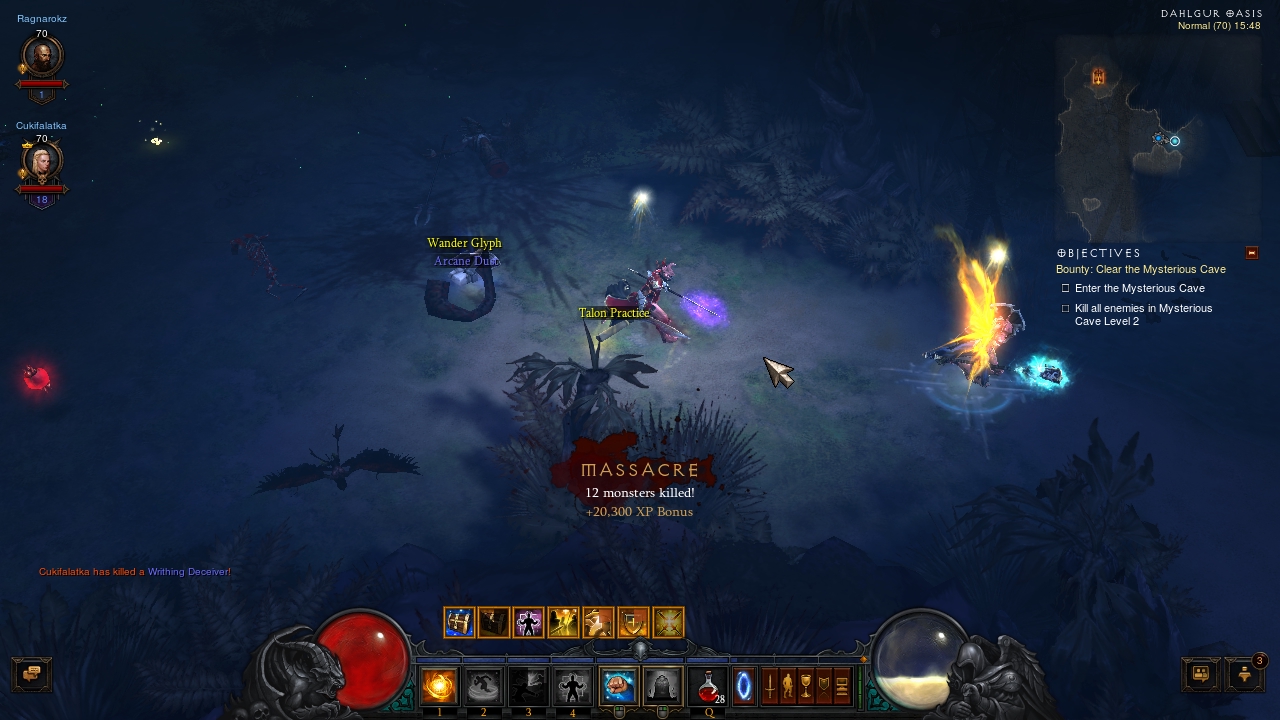
Task: Open the sword menu button
Action: pyautogui.click(x=770, y=686)
